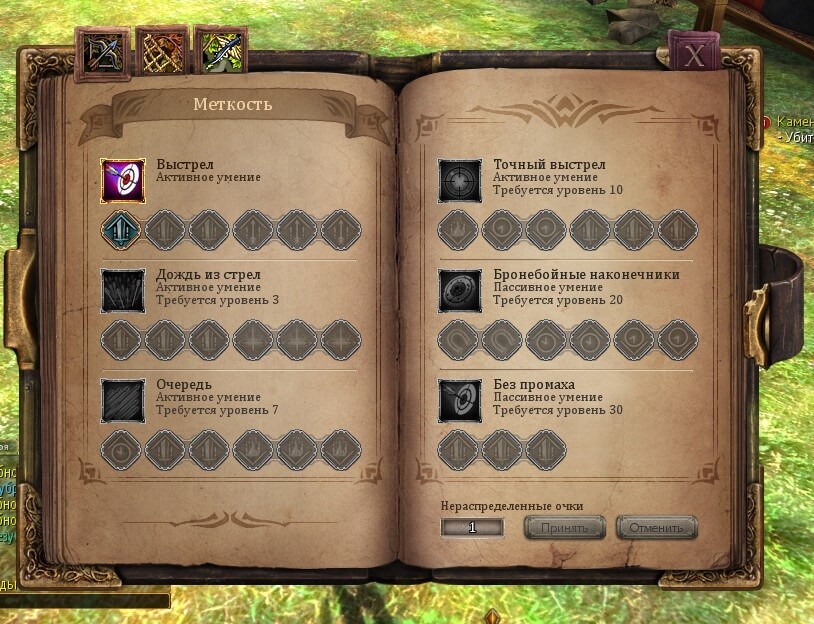The image size is (814, 624).
Task: Choose the Очередь skill icon
Action: pos(124,401)
